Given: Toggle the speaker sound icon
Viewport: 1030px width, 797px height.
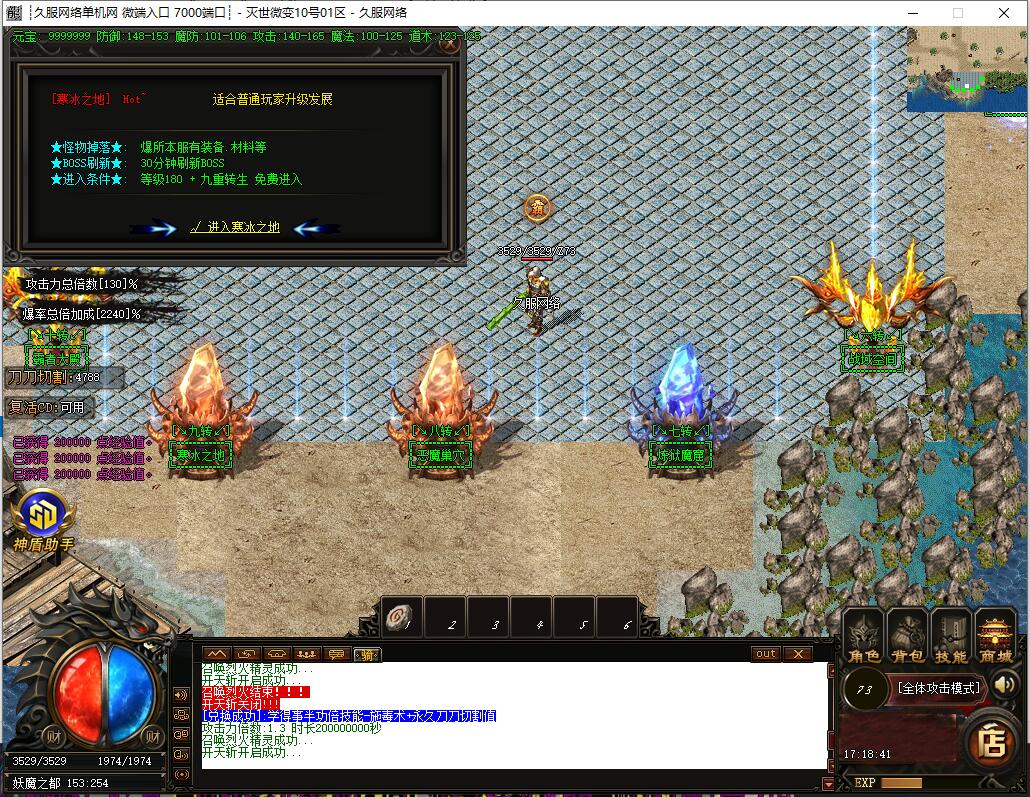Looking at the screenshot, I should [1005, 685].
